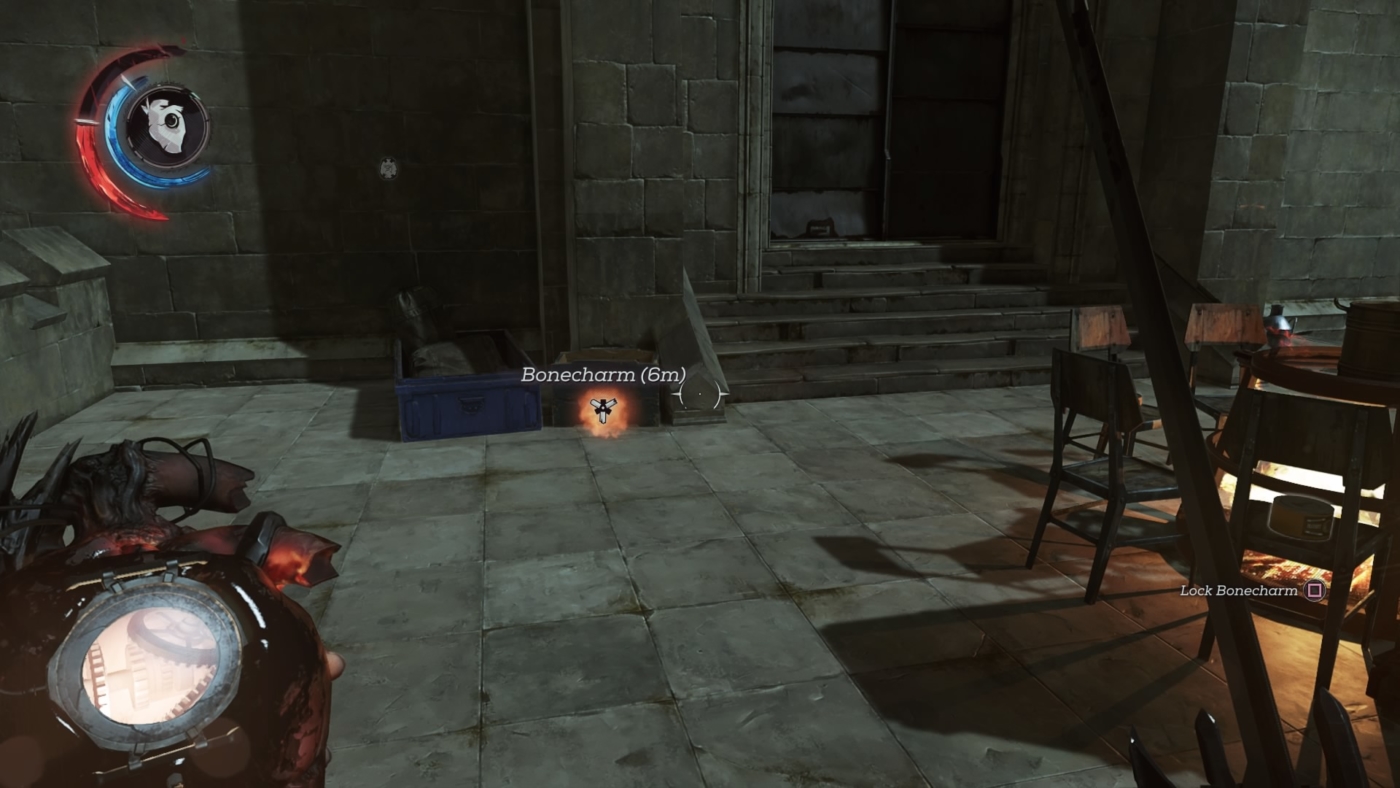Click the Square button prompt icon
Screen dimensions: 1400x788
click(x=1316, y=589)
